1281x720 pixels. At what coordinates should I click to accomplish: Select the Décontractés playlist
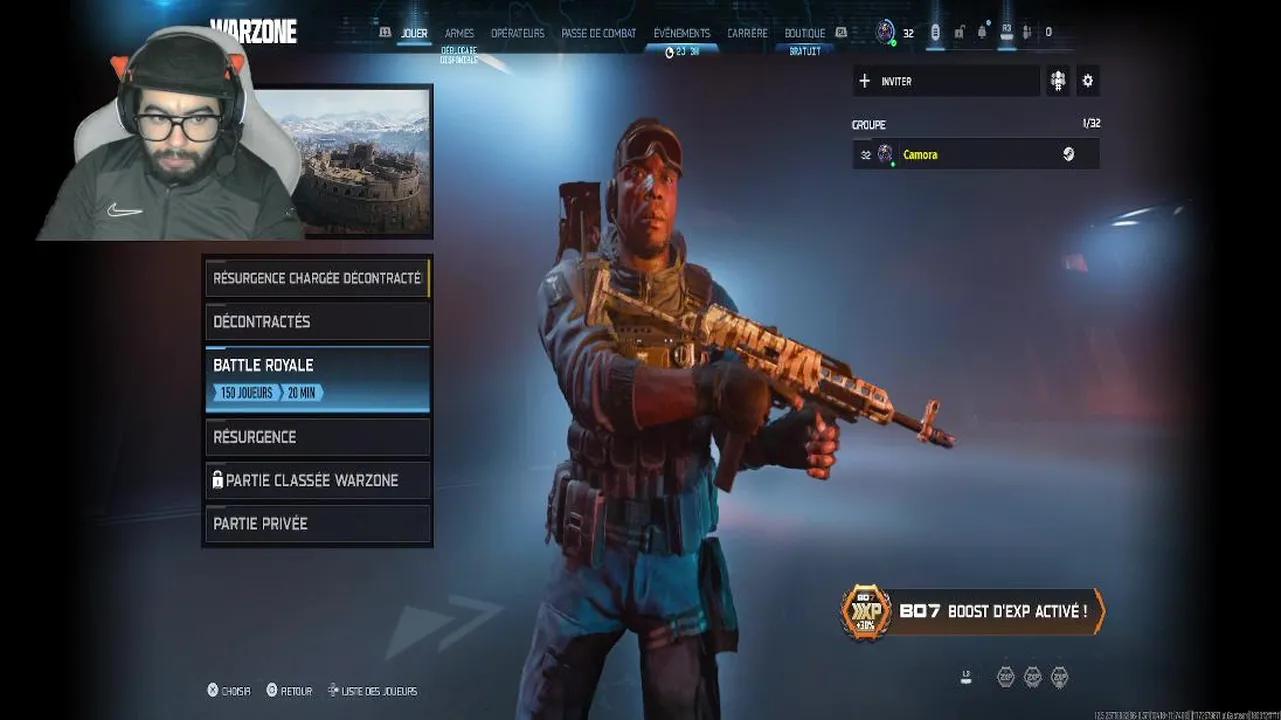pyautogui.click(x=317, y=321)
